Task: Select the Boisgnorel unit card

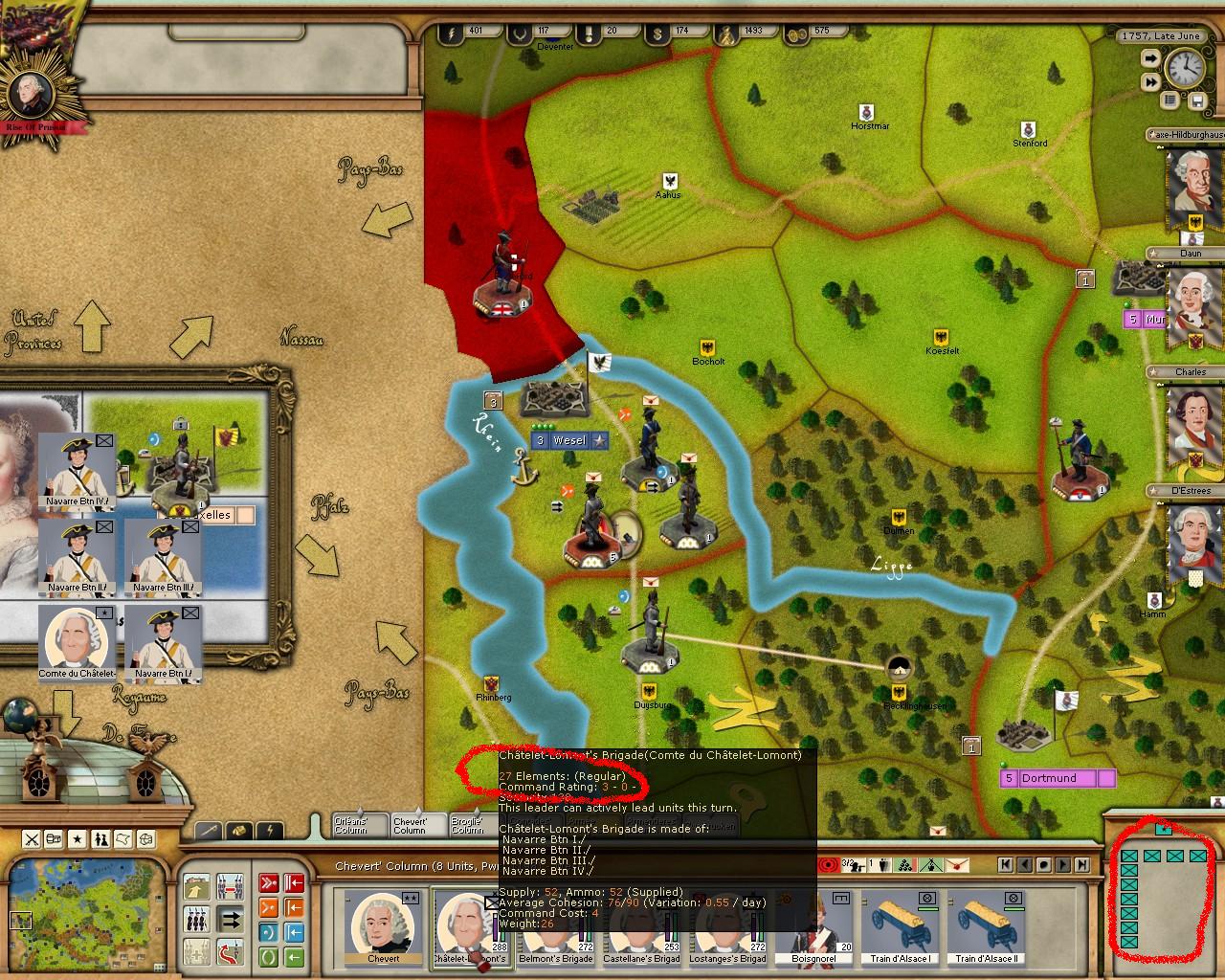Action: [x=813, y=927]
